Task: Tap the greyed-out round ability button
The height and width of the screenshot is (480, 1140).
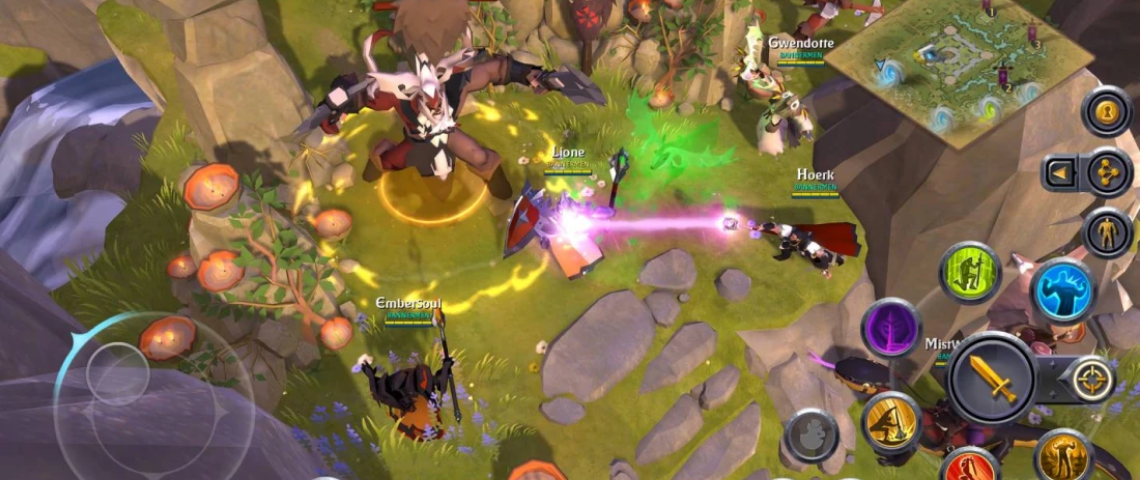Action: point(810,435)
